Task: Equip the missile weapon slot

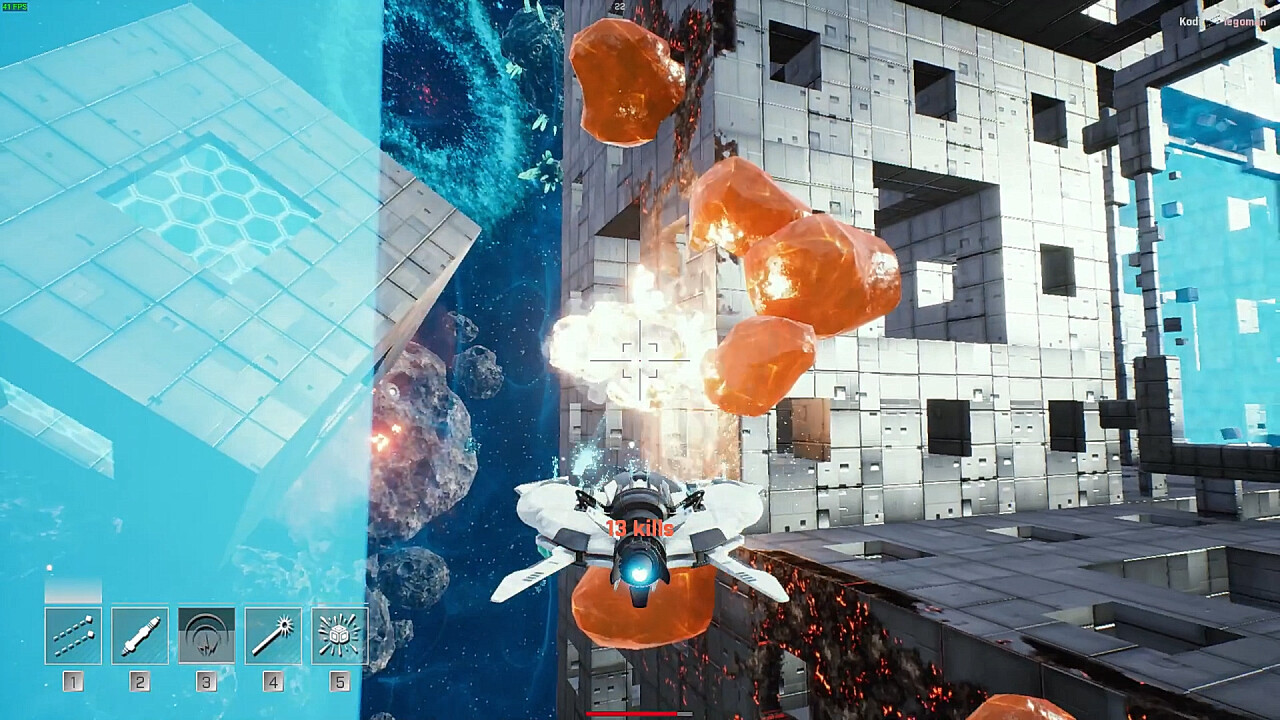Action: [140, 635]
